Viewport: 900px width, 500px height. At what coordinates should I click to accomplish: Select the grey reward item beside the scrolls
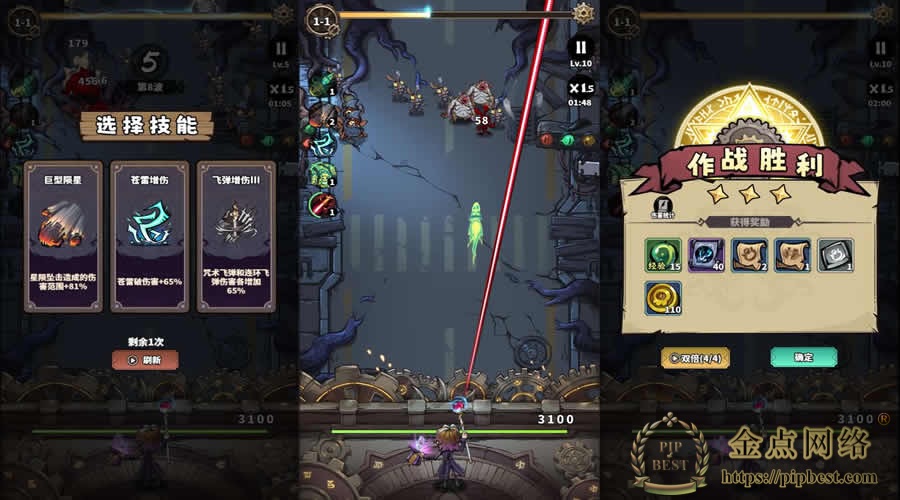tap(835, 256)
